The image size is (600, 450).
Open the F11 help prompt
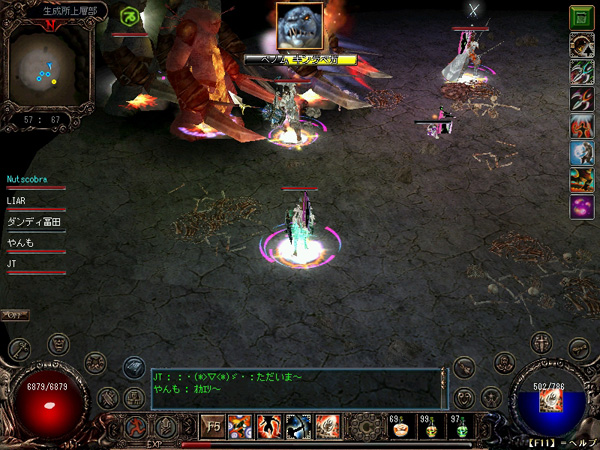coord(563,442)
